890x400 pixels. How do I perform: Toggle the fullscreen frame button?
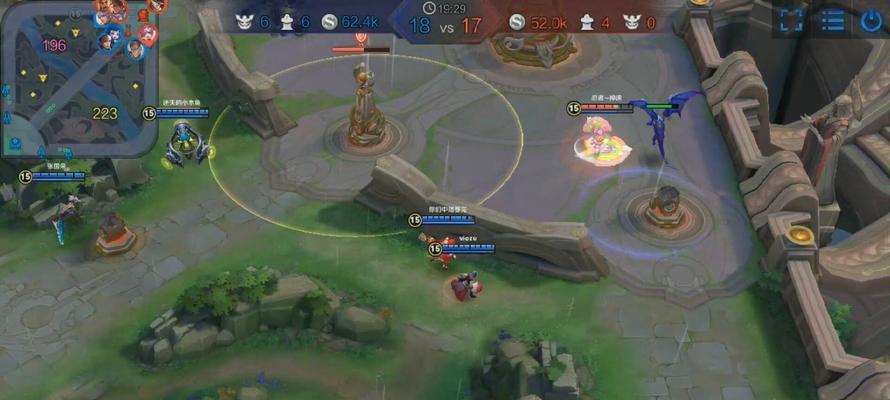tap(791, 20)
